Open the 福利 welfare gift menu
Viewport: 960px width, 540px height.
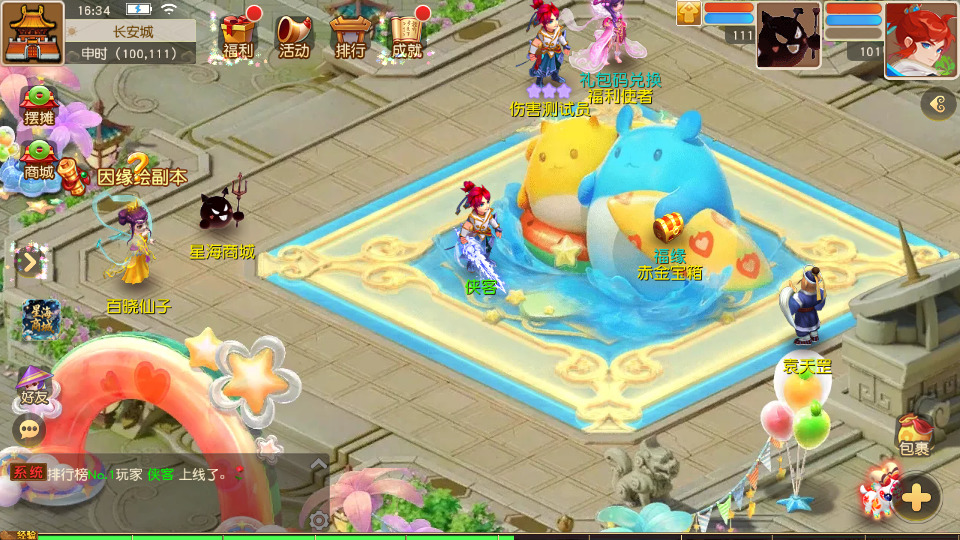[239, 35]
